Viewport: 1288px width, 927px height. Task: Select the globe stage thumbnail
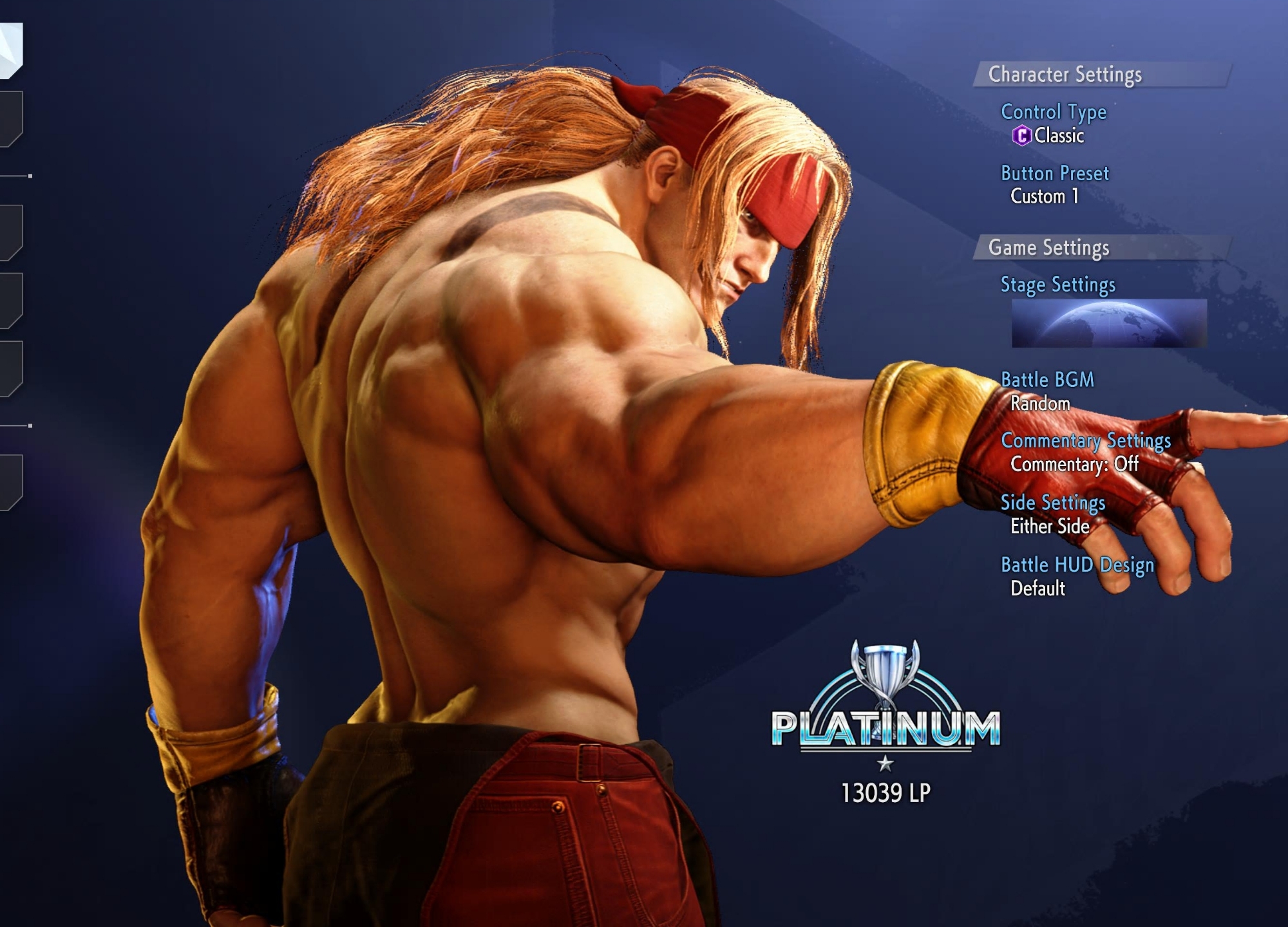click(1109, 324)
